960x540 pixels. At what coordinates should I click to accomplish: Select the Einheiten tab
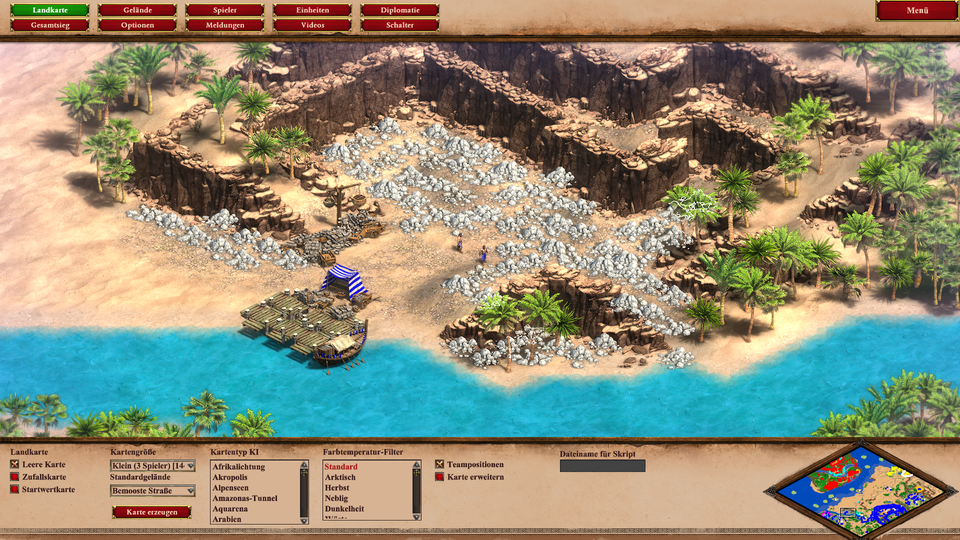coord(312,10)
